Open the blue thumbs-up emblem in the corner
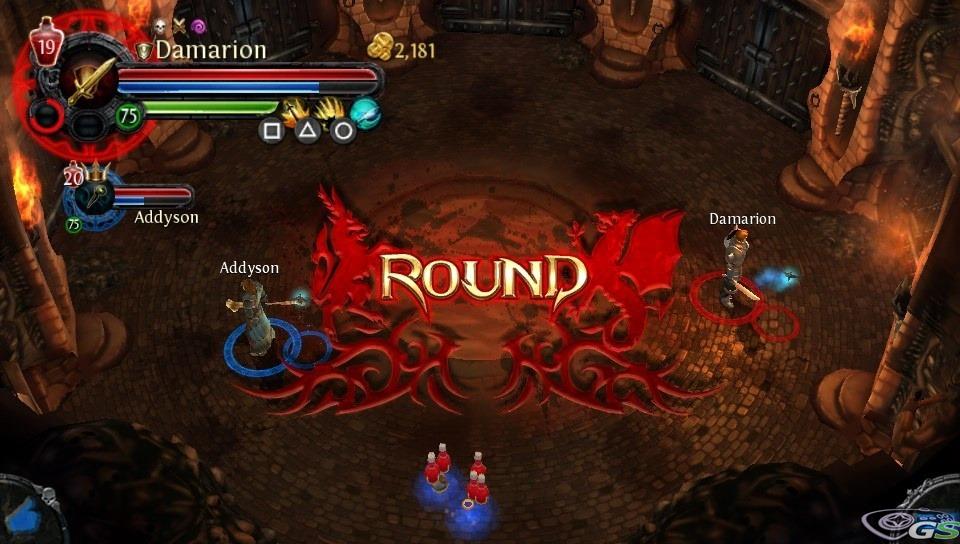This screenshot has height=544, width=960. [22, 510]
